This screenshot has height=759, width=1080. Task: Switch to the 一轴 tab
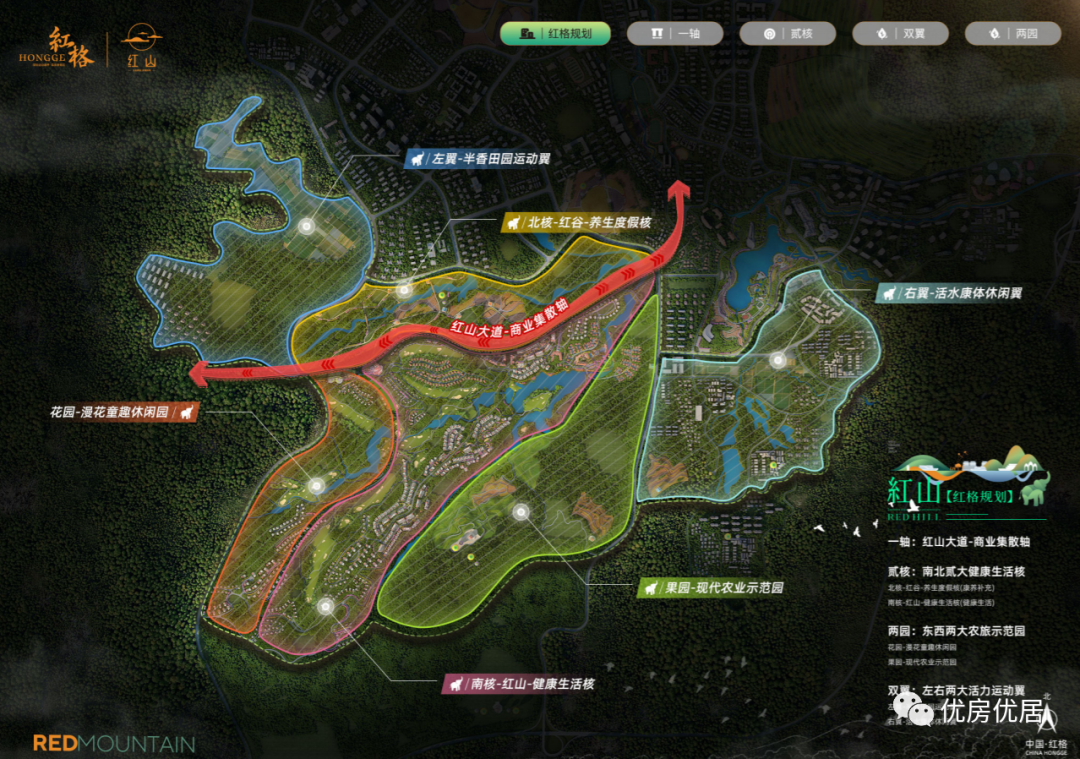tap(675, 33)
